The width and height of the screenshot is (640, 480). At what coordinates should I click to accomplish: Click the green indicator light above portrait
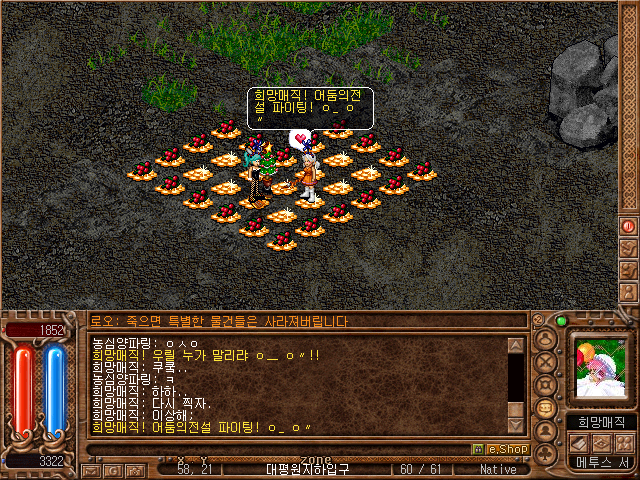561,321
